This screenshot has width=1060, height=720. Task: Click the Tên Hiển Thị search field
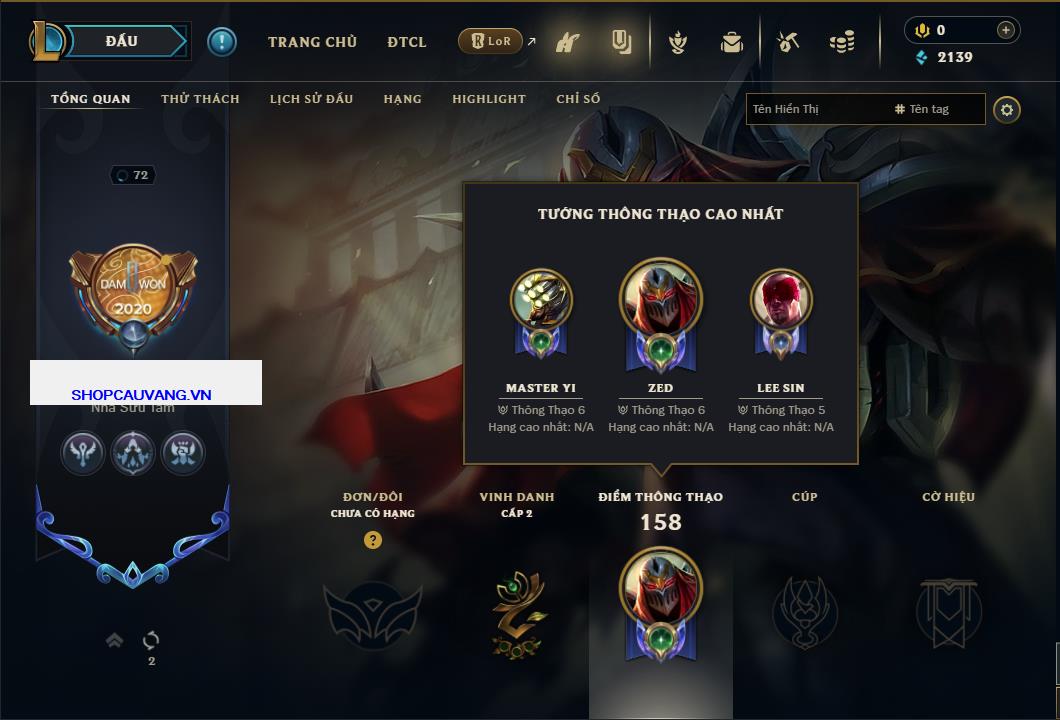tap(815, 109)
